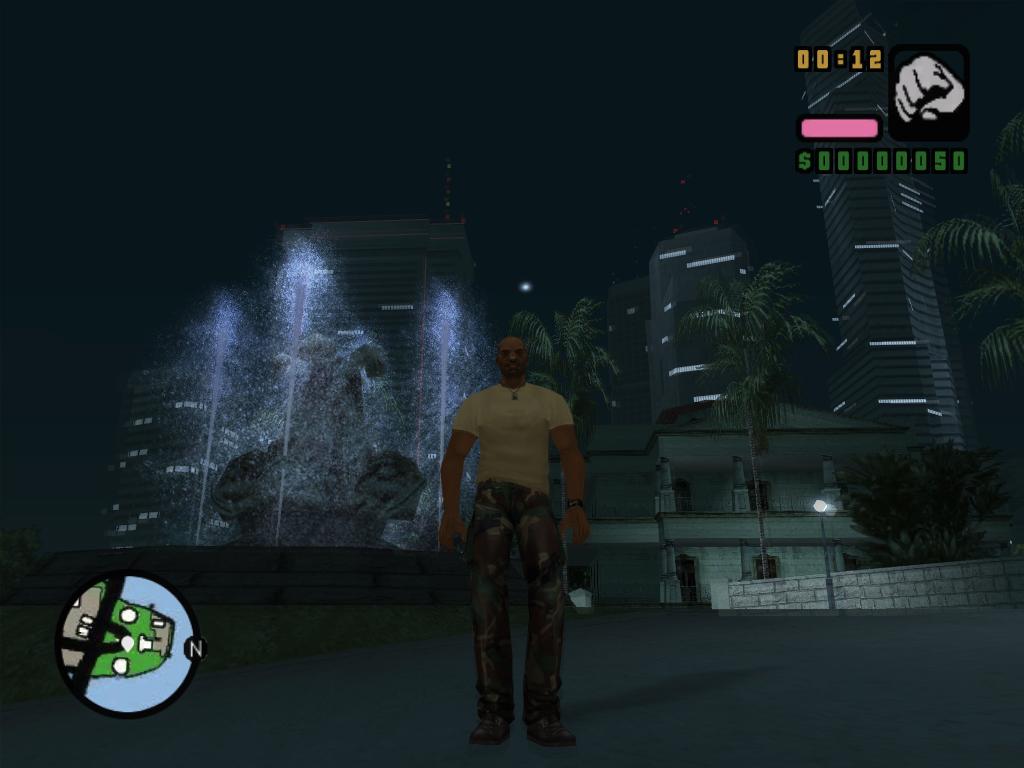Open the circular radar minimap
Image resolution: width=1024 pixels, height=768 pixels.
pyautogui.click(x=126, y=643)
